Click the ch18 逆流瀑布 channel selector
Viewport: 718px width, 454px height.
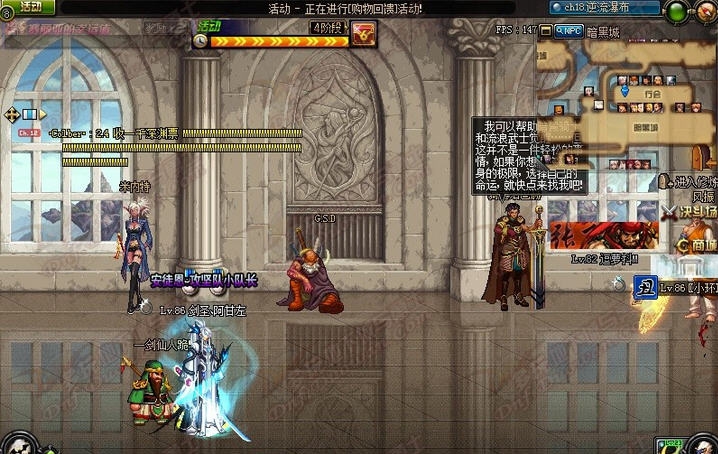(x=602, y=7)
